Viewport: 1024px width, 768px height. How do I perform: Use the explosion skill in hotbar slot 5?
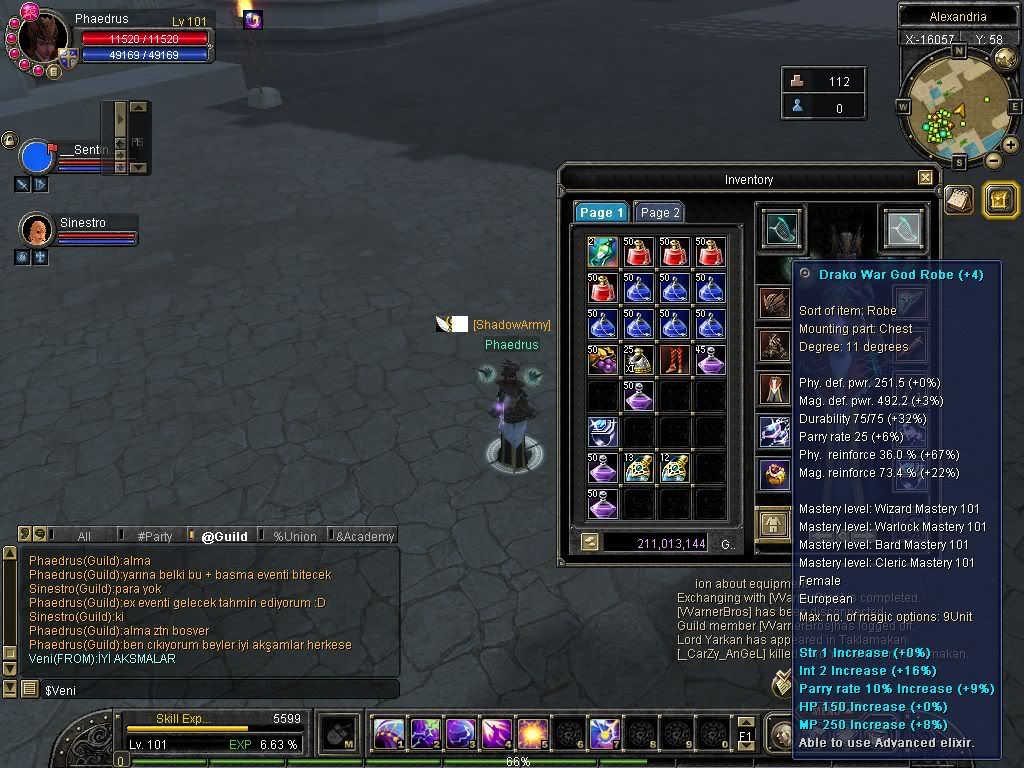531,733
